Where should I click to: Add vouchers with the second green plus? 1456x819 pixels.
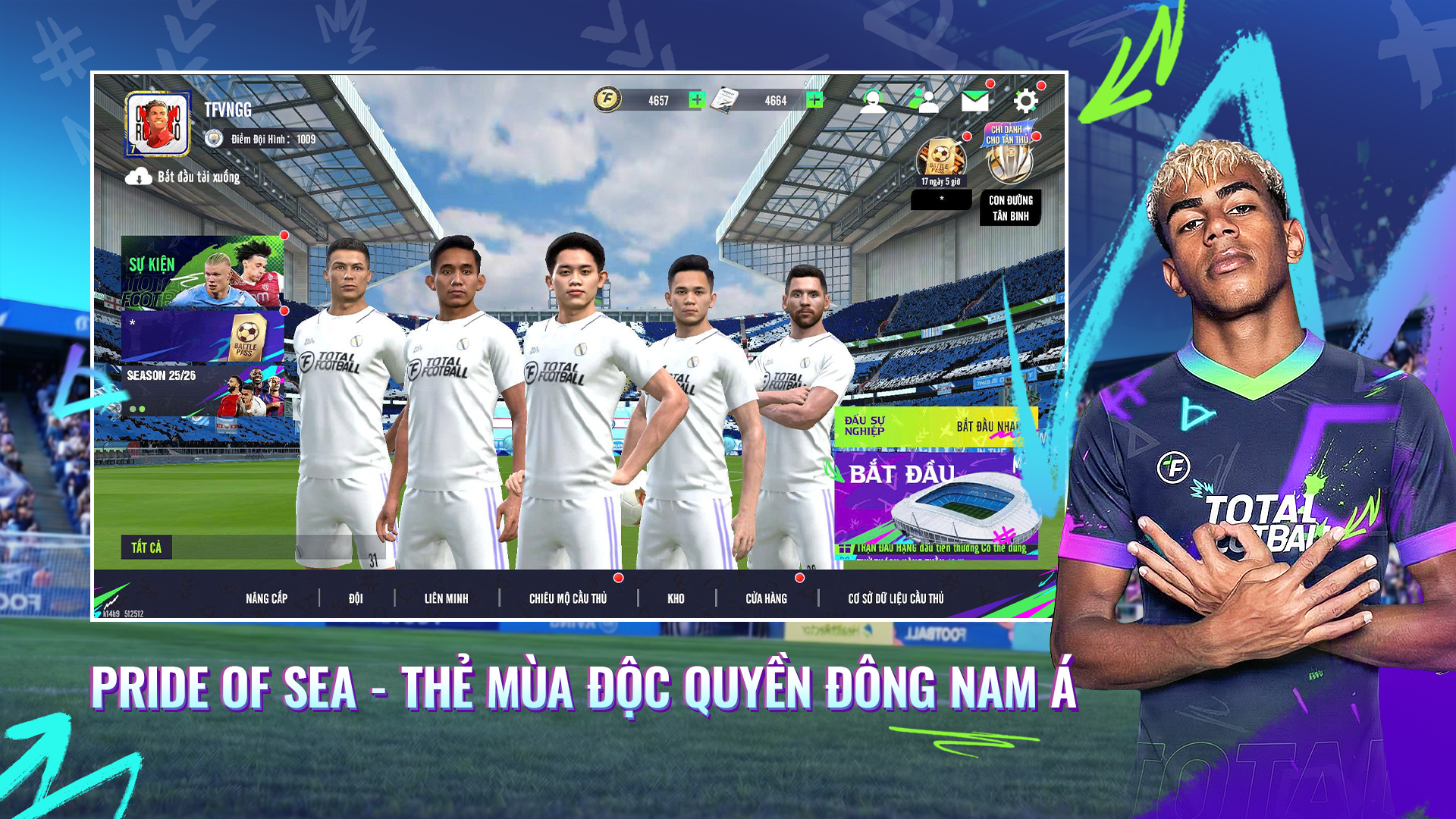(814, 98)
